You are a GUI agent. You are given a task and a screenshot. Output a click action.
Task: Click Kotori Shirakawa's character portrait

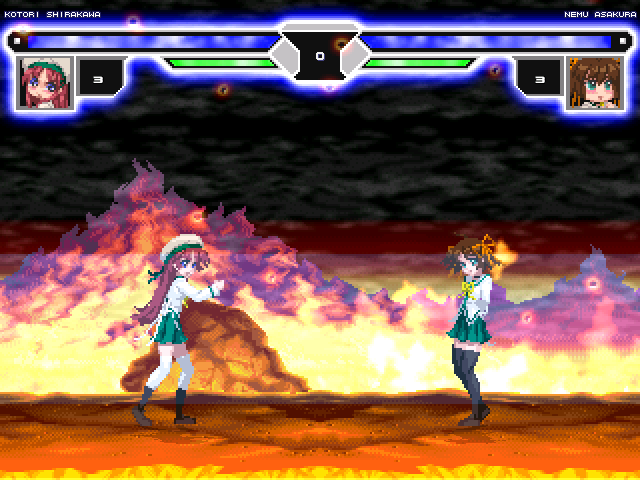coord(45,81)
